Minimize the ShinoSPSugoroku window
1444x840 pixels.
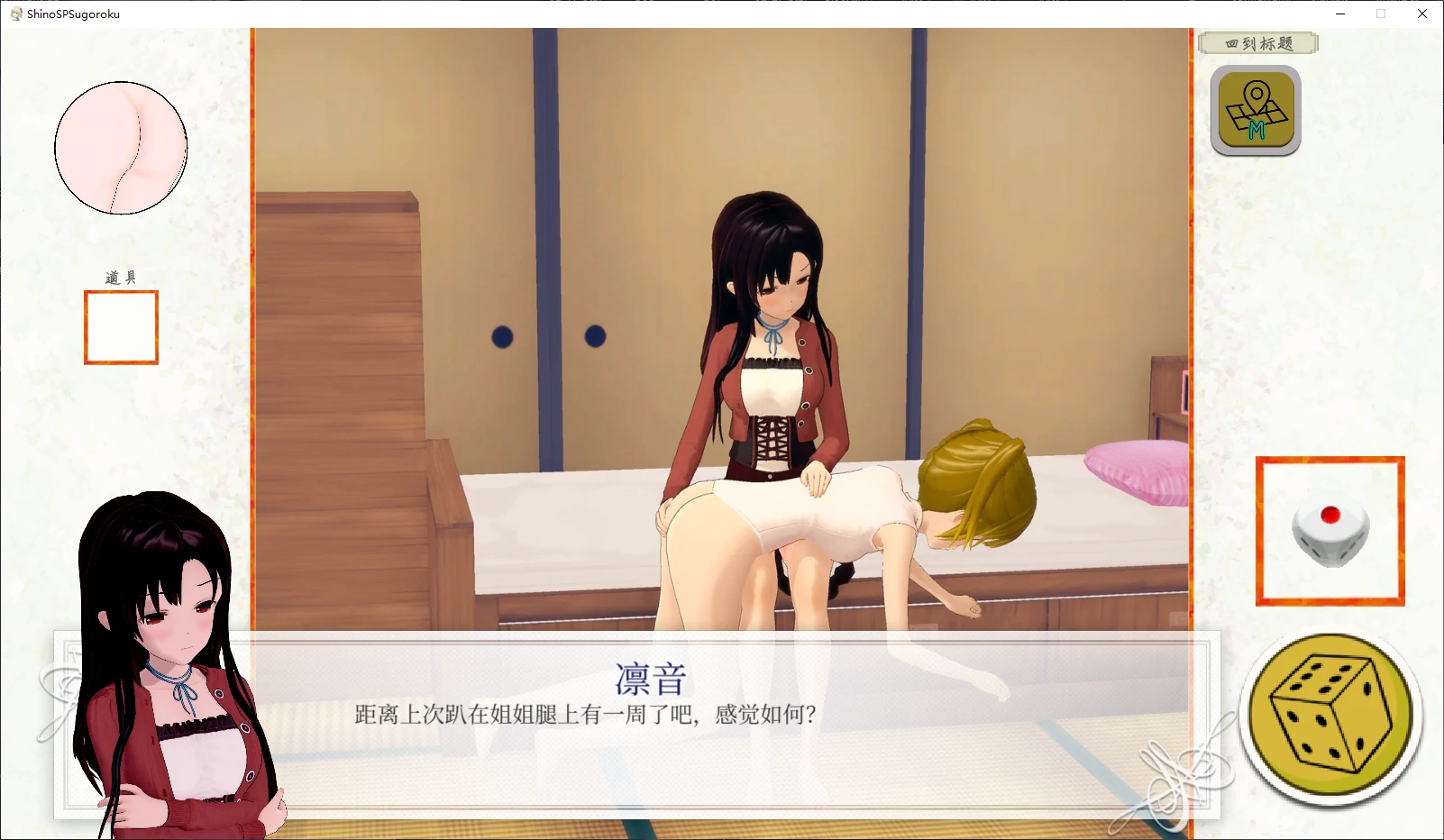(x=1342, y=14)
